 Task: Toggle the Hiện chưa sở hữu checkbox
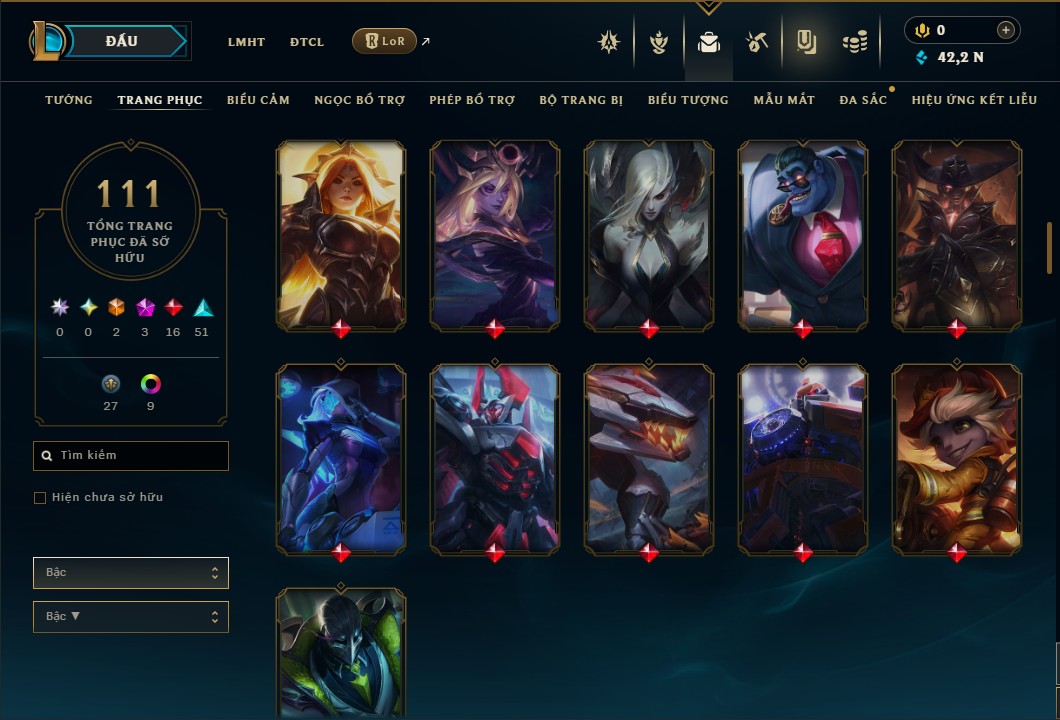[x=40, y=498]
